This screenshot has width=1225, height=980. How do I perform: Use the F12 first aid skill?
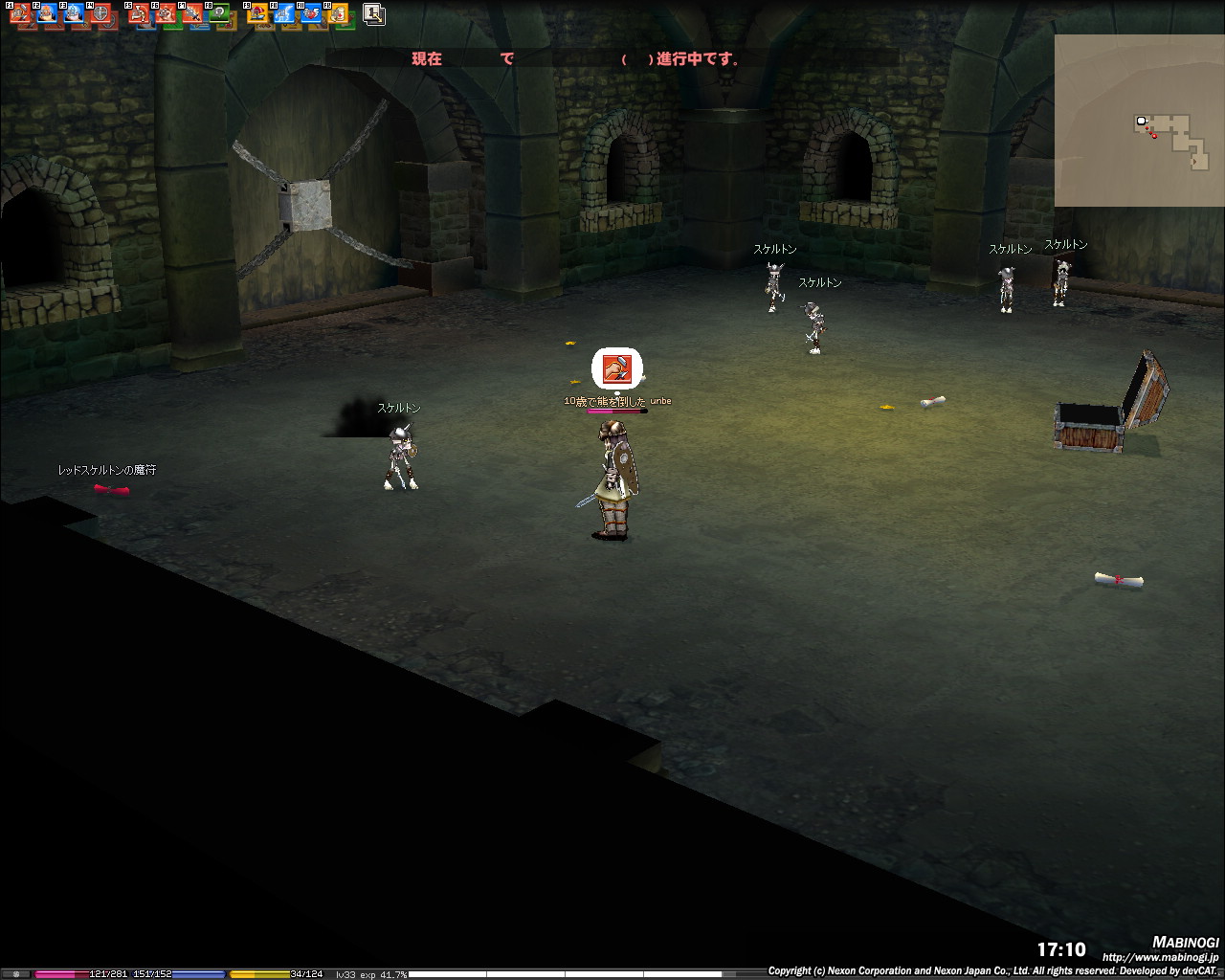[x=337, y=14]
